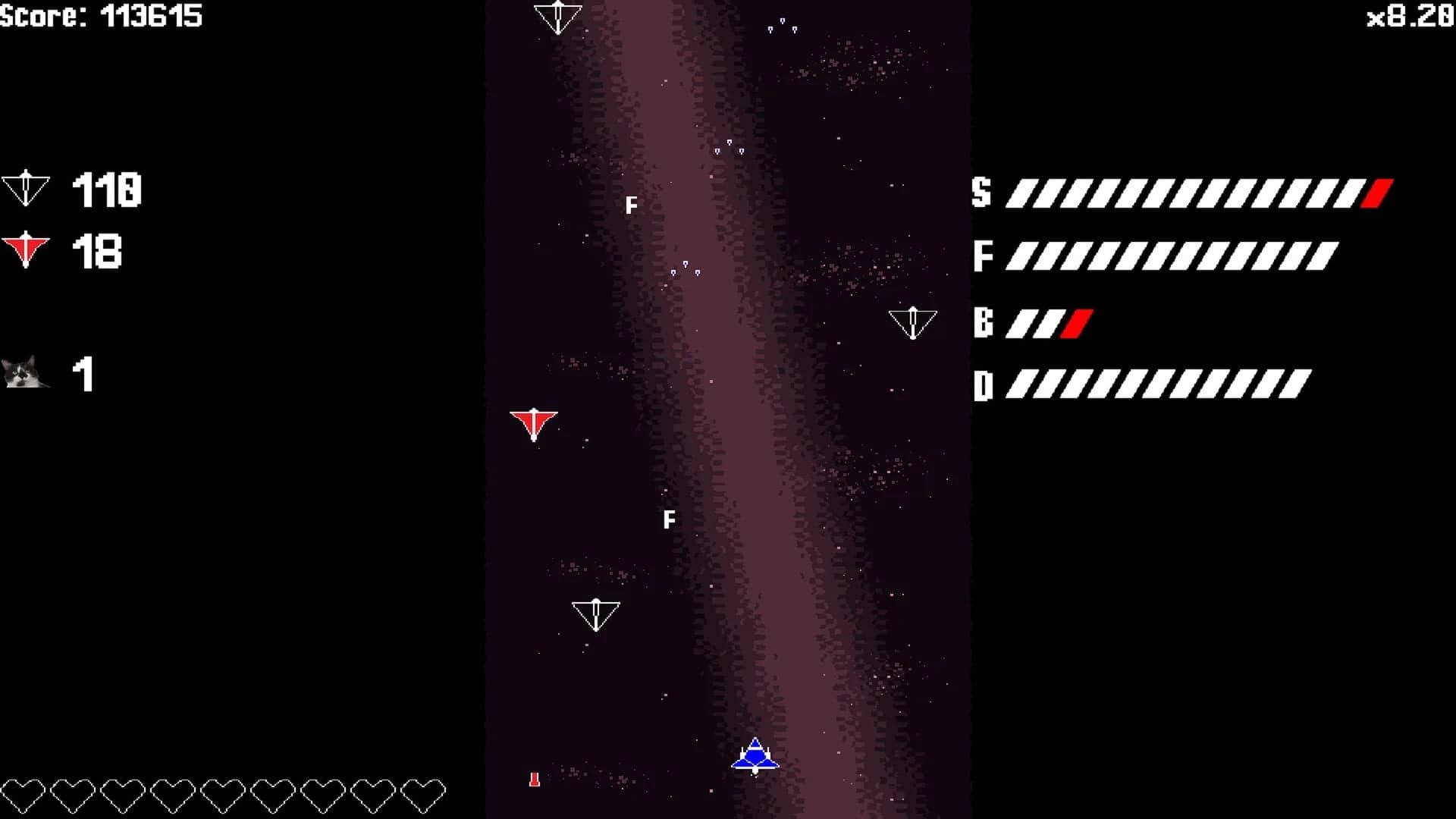Click the small red projectile near the bottom
This screenshot has height=819, width=1456.
pyautogui.click(x=535, y=779)
